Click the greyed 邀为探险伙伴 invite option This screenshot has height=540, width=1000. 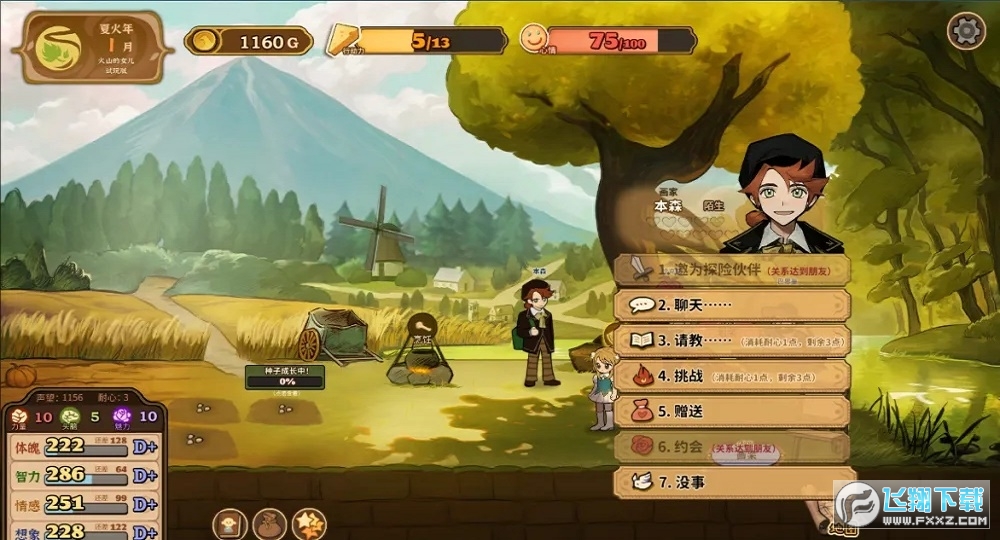[x=732, y=269]
